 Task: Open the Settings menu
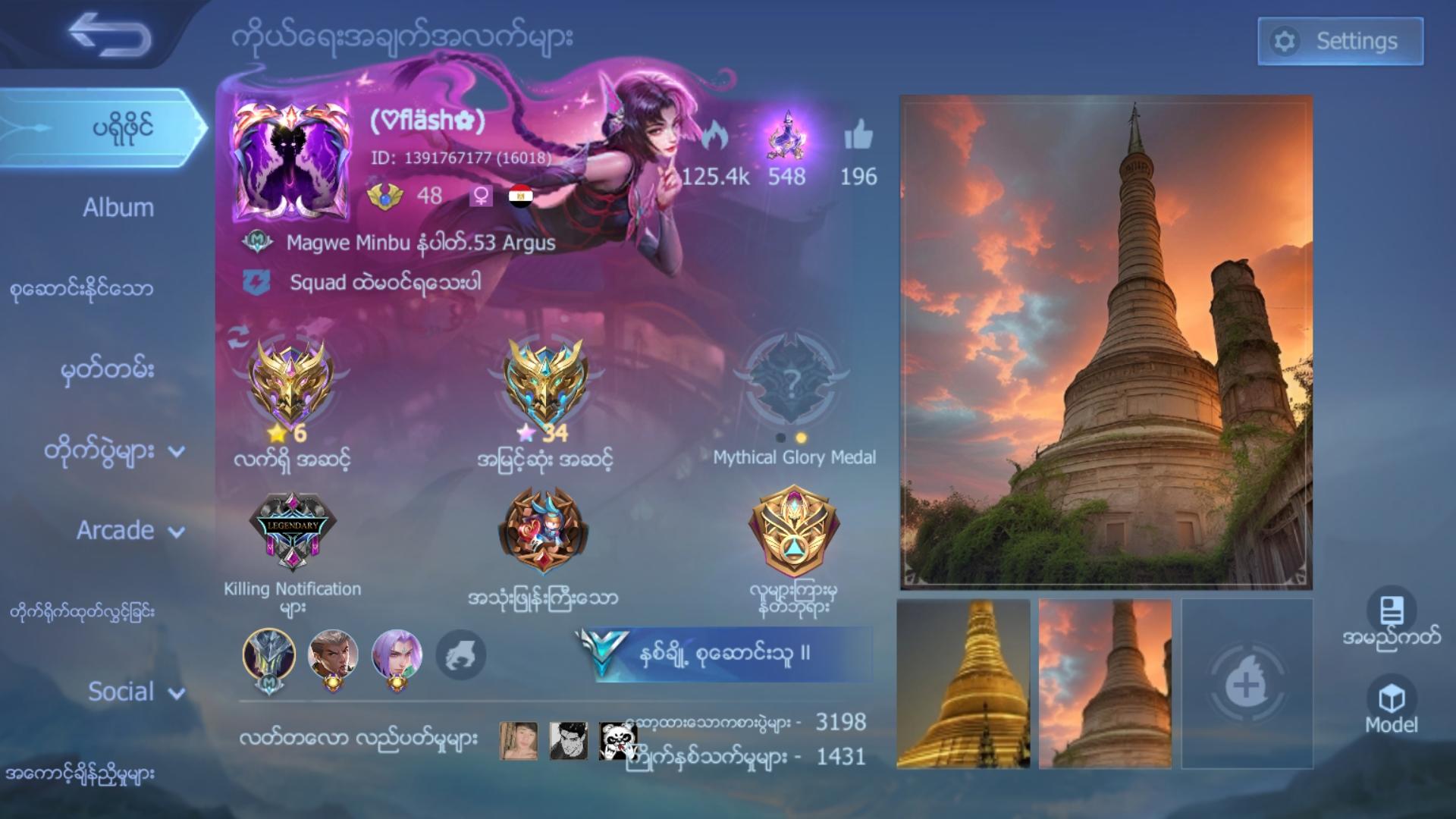tap(1338, 40)
